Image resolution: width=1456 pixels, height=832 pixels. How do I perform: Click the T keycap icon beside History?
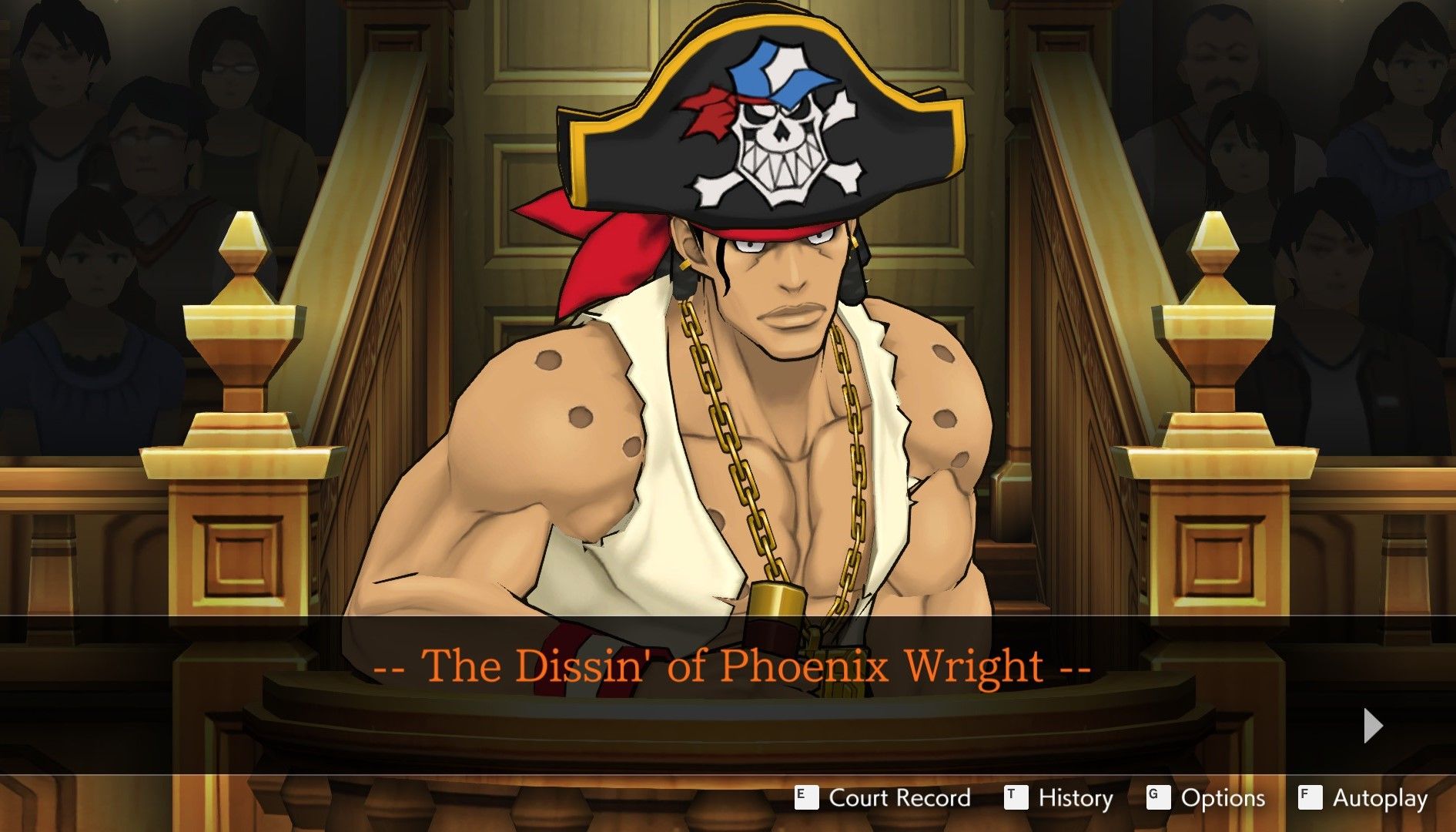[1016, 799]
